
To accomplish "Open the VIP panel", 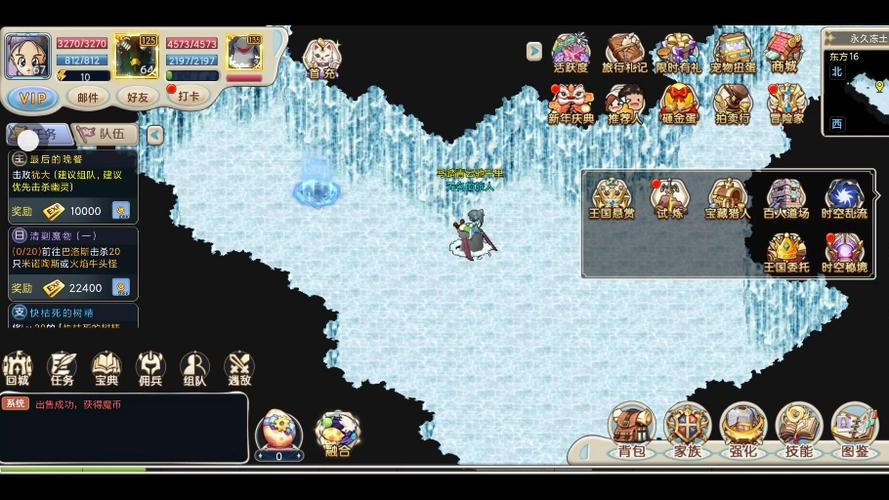I will pos(32,97).
